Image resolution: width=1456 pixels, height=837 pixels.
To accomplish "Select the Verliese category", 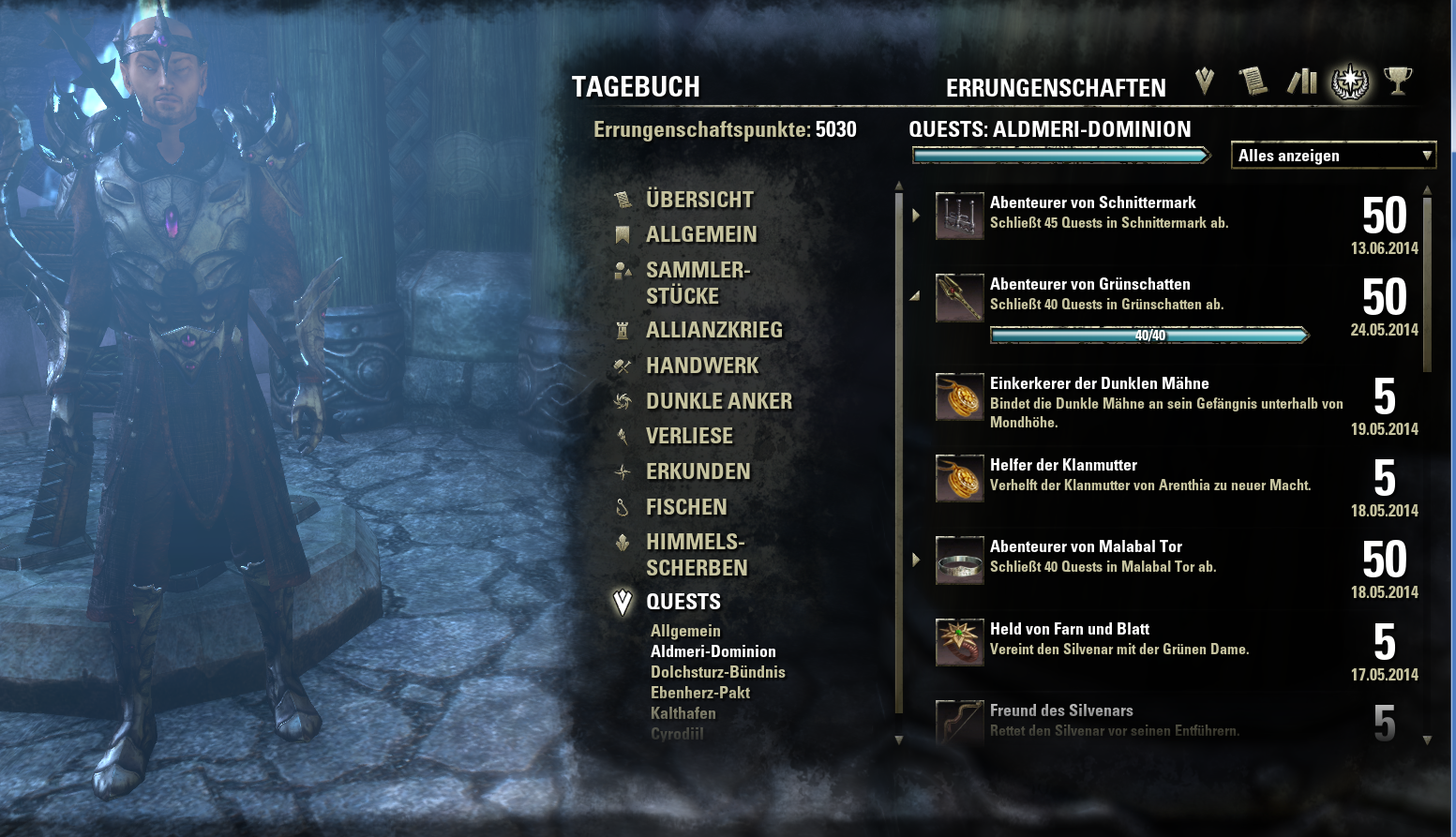I will (689, 436).
